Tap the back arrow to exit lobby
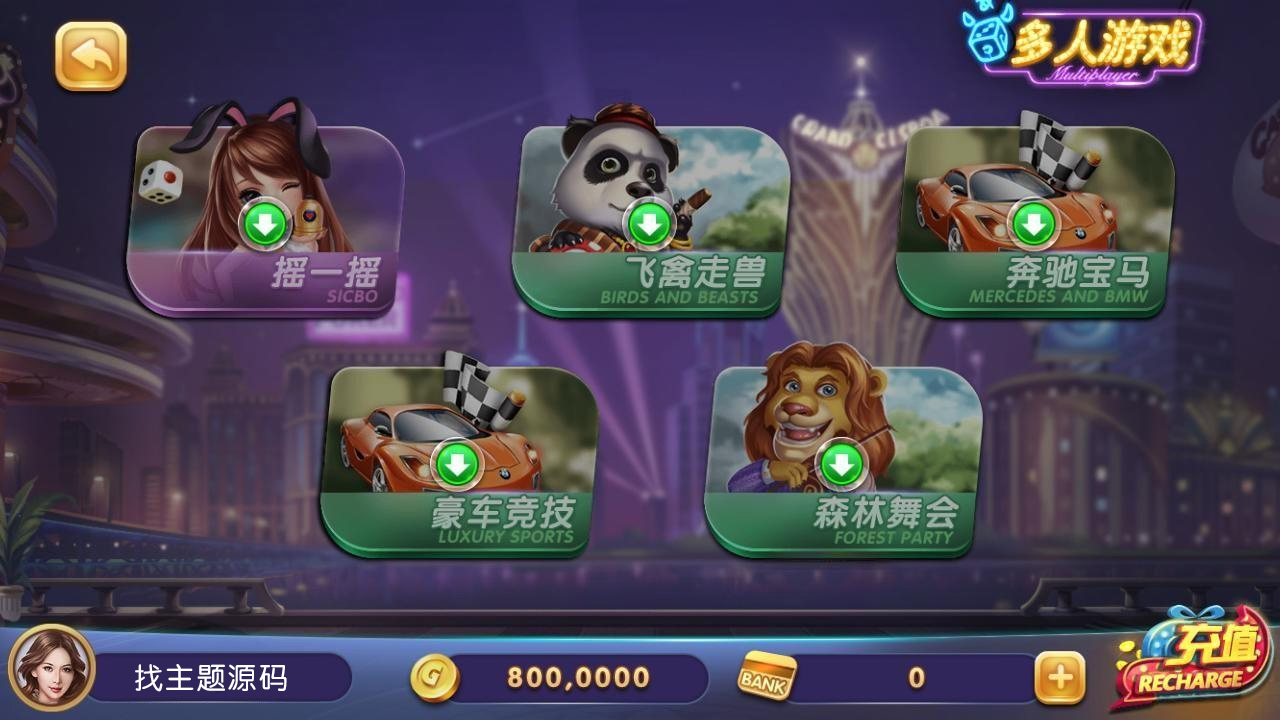The width and height of the screenshot is (1280, 720). pyautogui.click(x=92, y=54)
